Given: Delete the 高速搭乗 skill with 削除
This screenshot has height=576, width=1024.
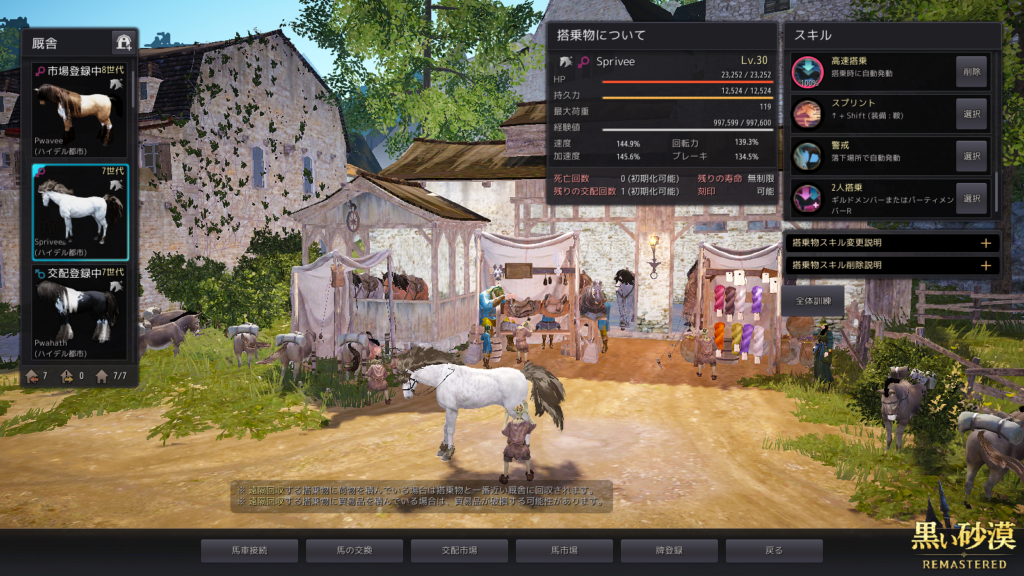Looking at the screenshot, I should [971, 71].
